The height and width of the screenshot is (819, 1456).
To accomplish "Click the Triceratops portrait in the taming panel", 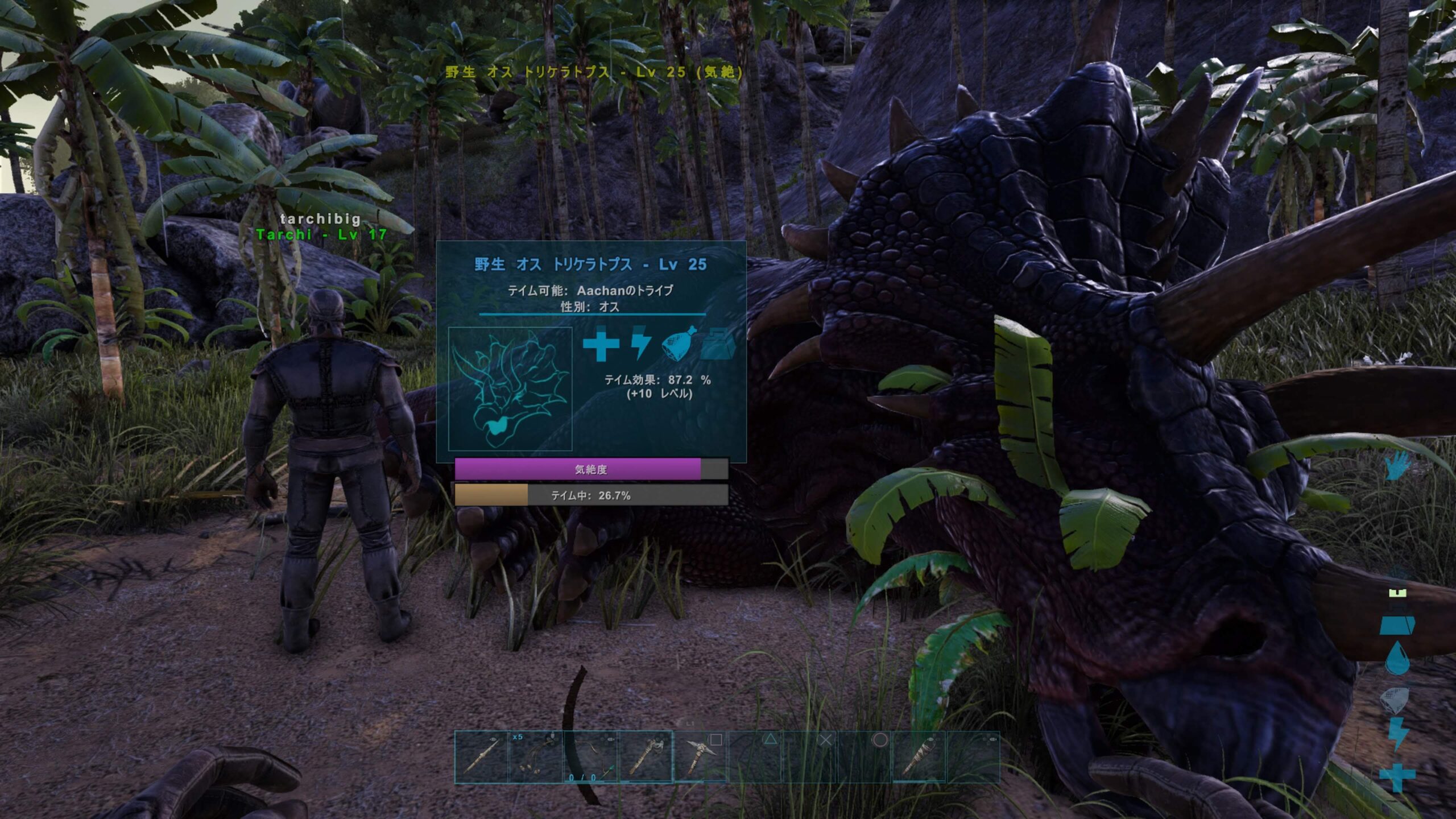I will coord(510,389).
